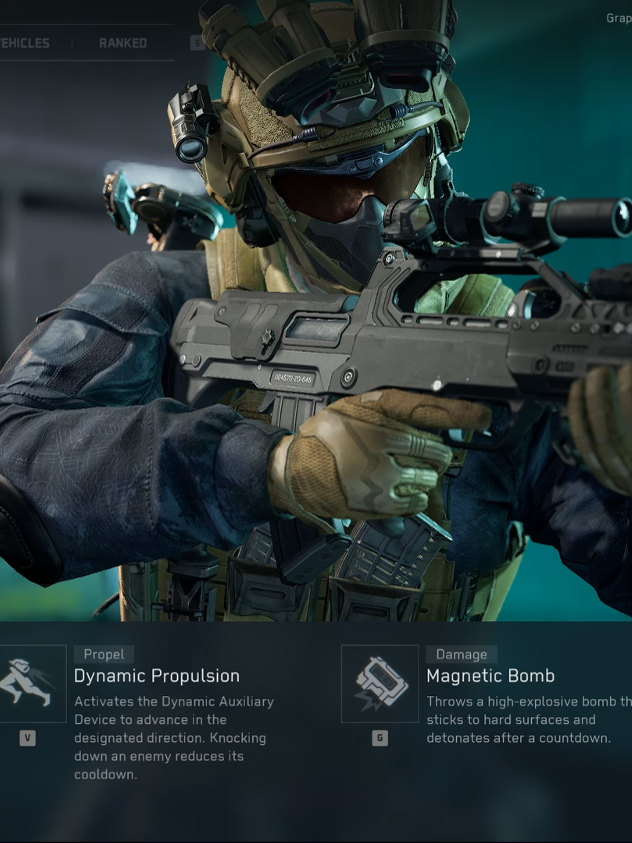Open the Vehicles tab
Screen dimensions: 632x843
tap(24, 43)
